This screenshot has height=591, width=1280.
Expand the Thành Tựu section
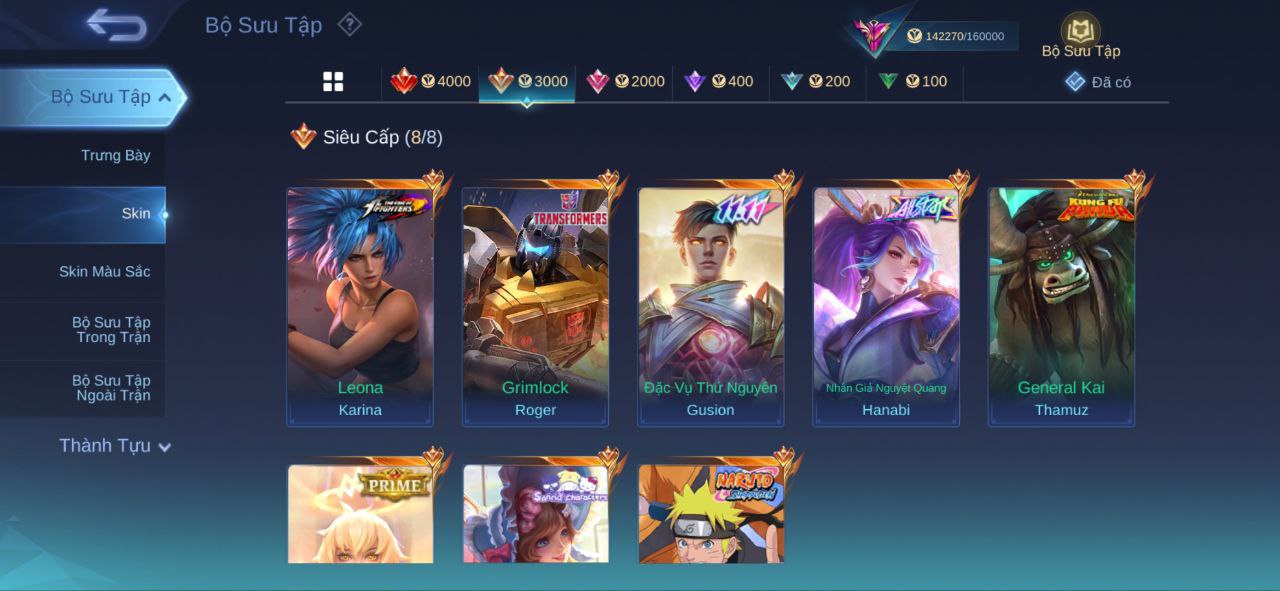click(x=114, y=446)
